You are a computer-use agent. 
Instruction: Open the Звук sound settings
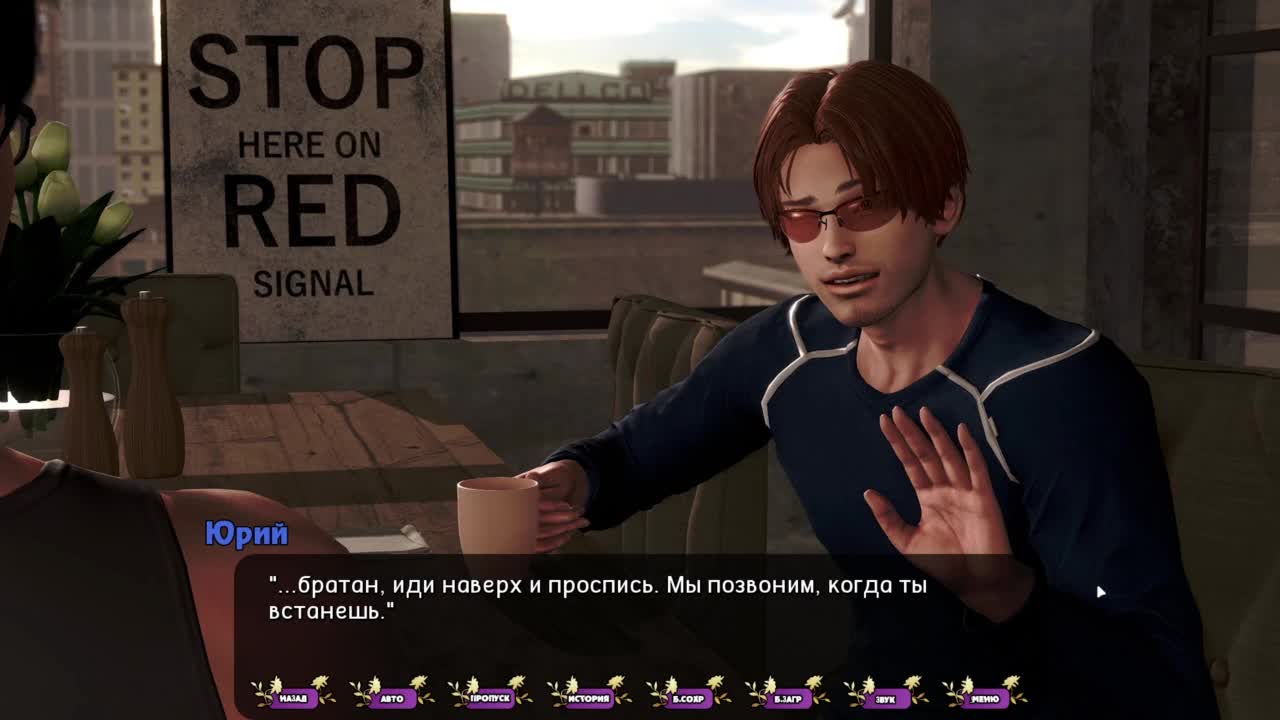coord(885,698)
